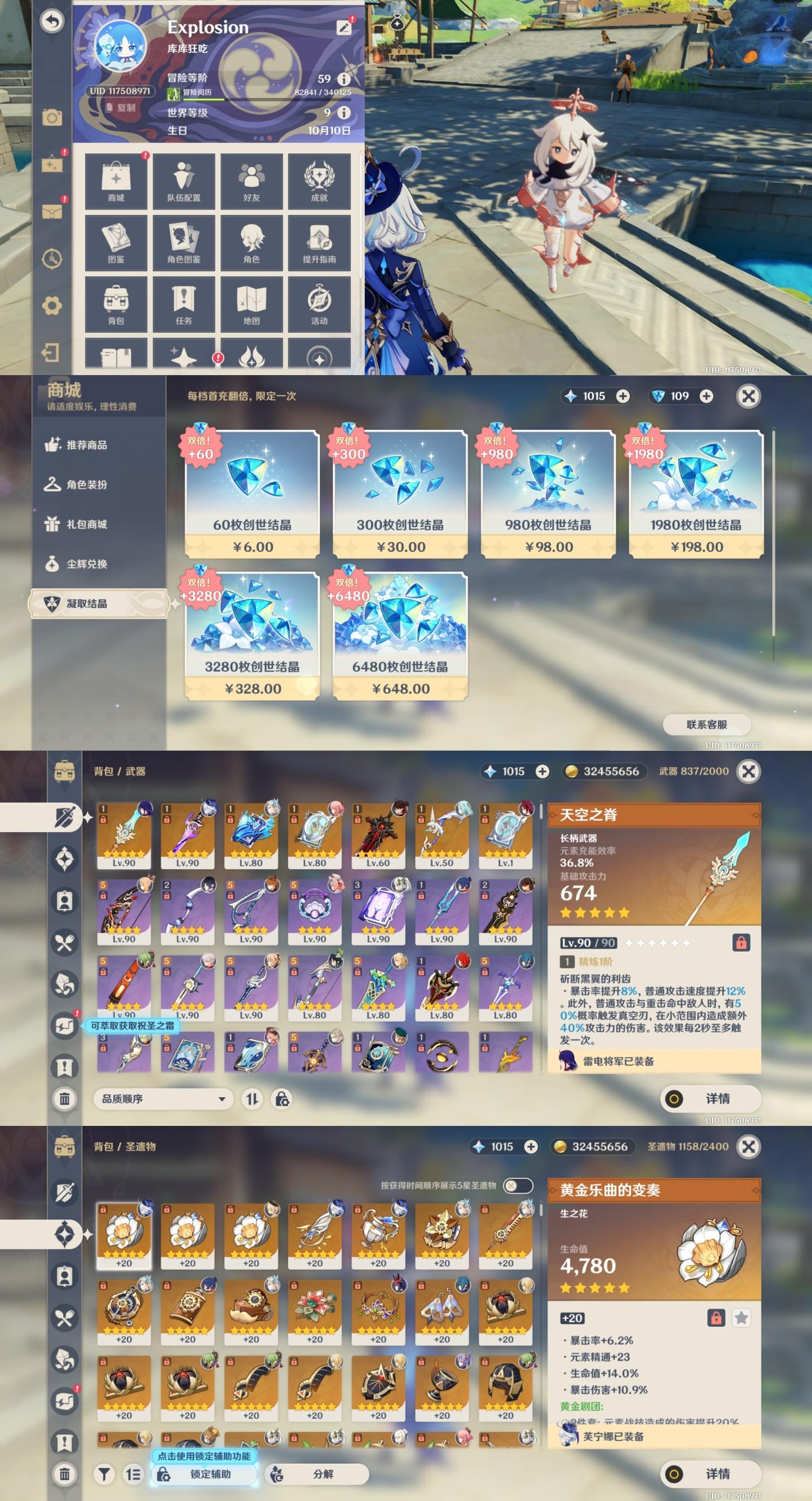
Task: Contact support via 联系客服 button
Action: [707, 724]
